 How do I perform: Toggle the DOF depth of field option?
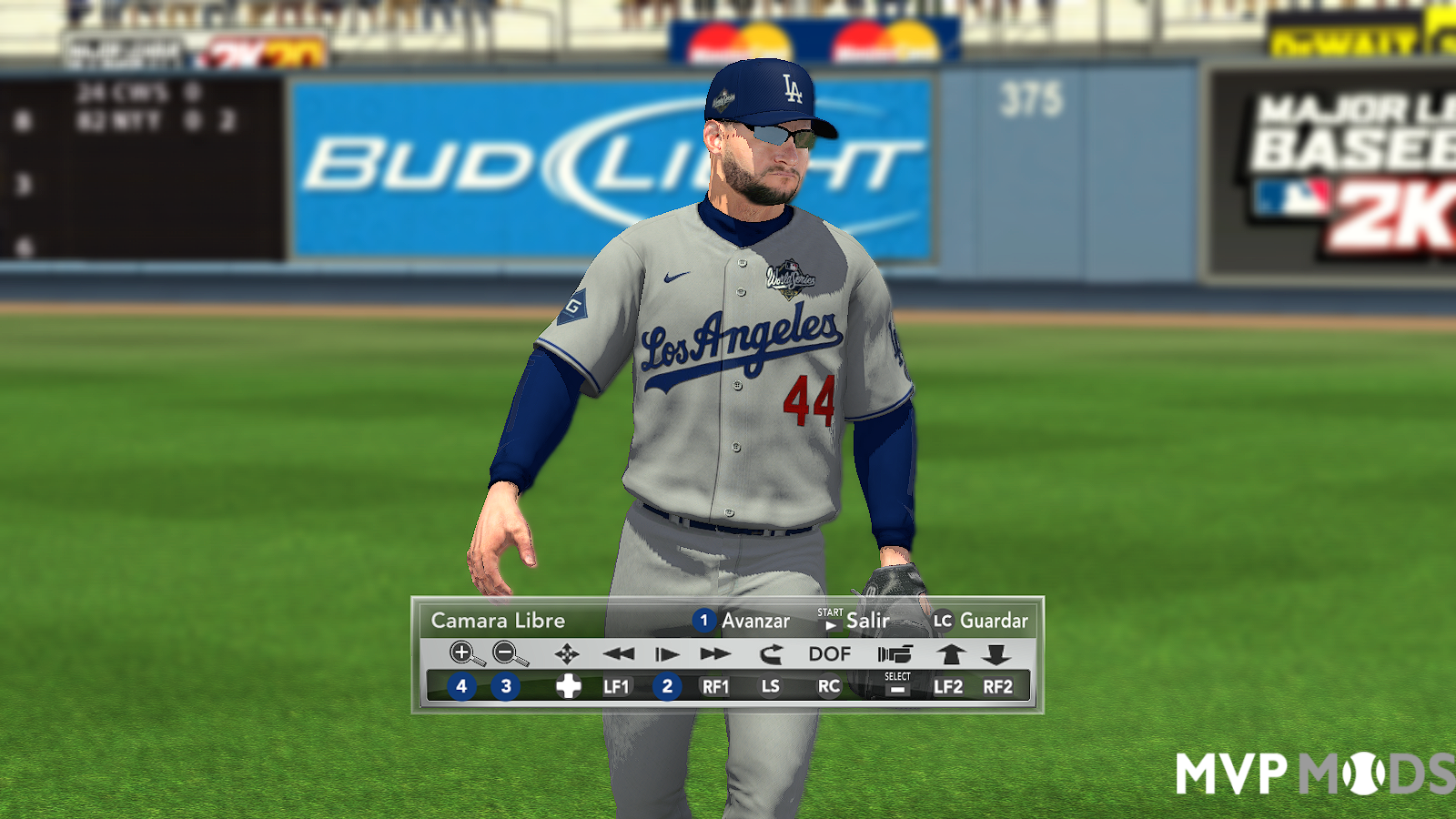[829, 653]
